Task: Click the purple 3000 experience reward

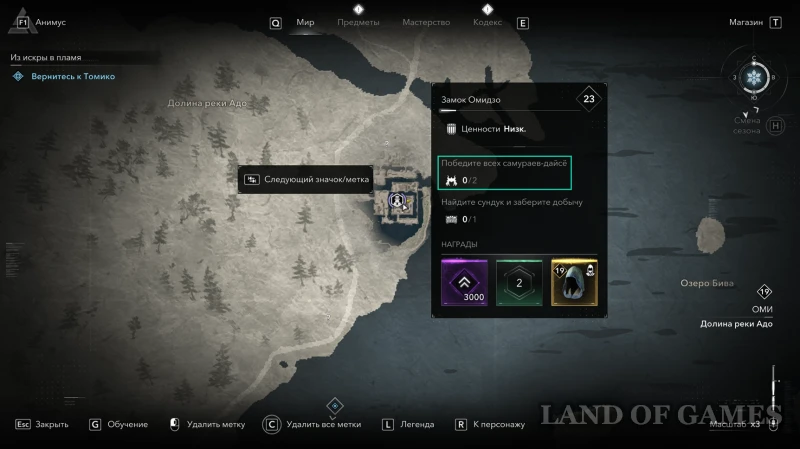Action: pos(465,282)
